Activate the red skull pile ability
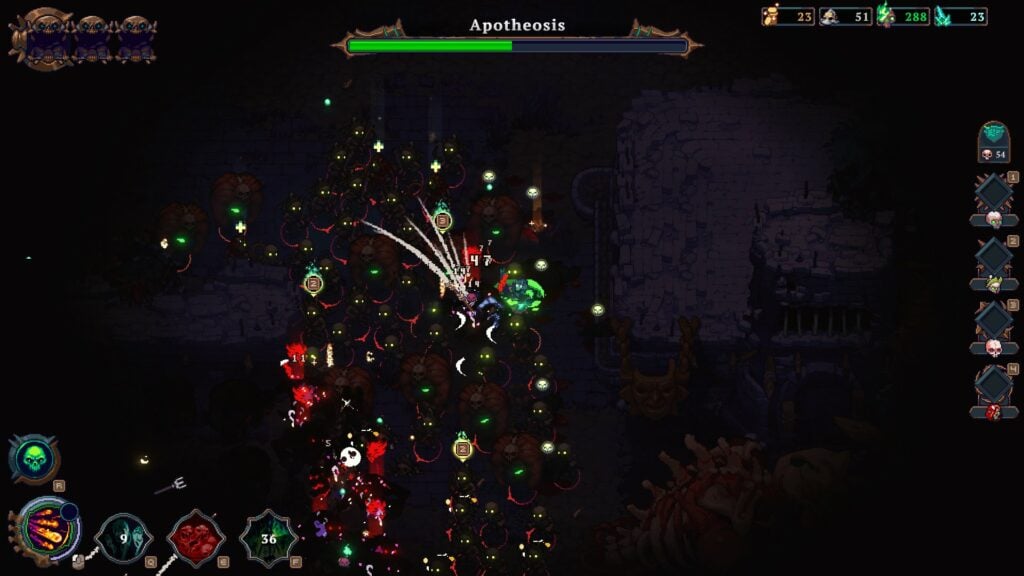 pyautogui.click(x=195, y=538)
